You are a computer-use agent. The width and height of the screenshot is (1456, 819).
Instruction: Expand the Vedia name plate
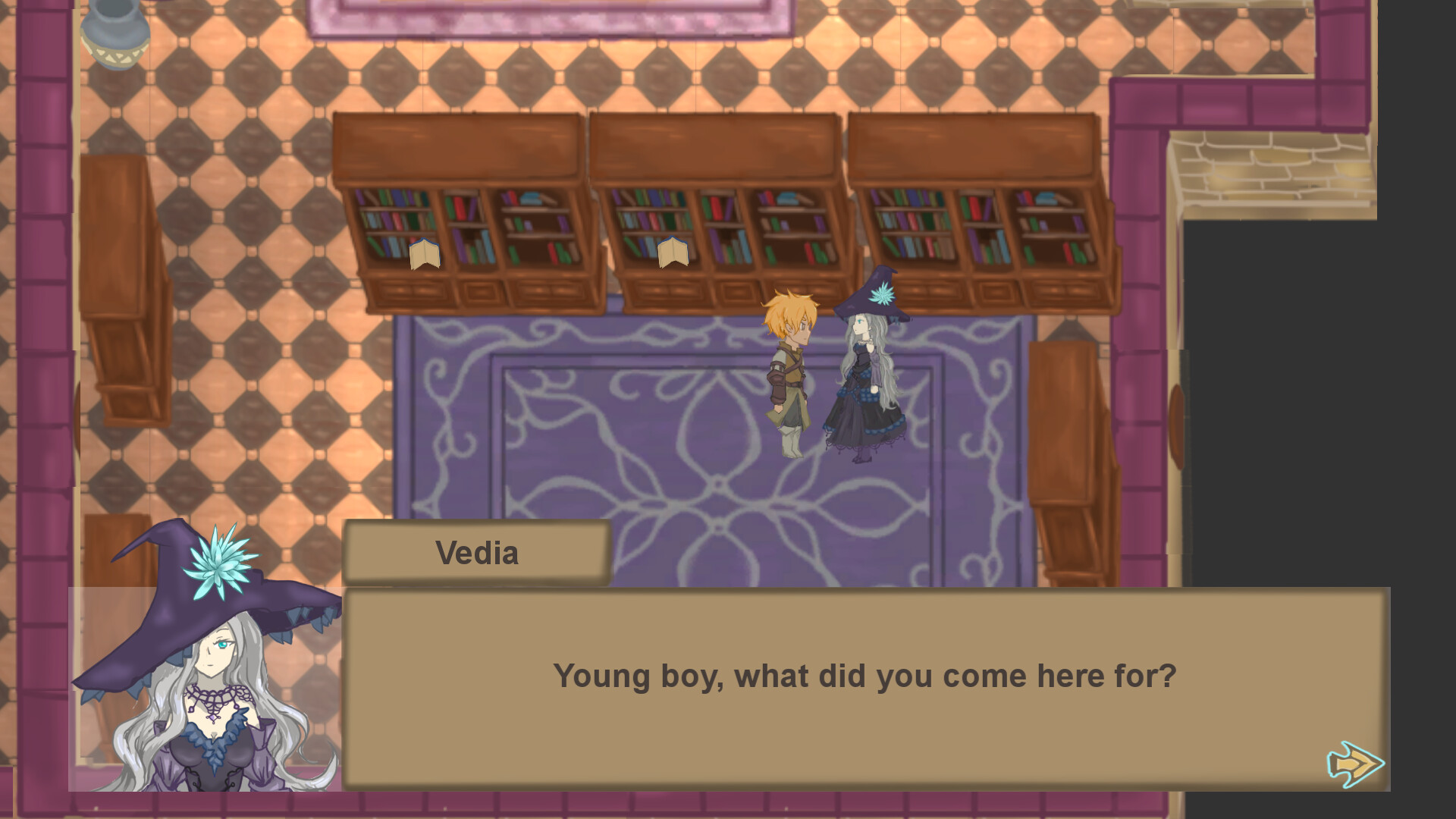476,552
